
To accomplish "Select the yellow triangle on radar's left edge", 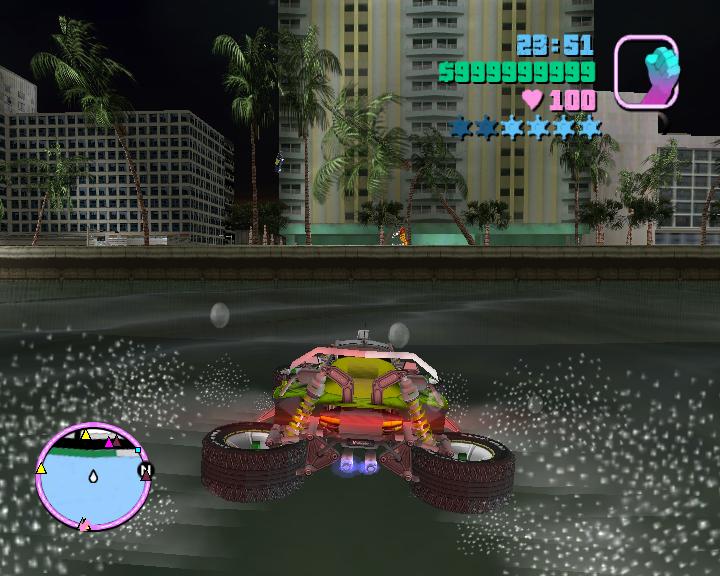I will coord(41,467).
